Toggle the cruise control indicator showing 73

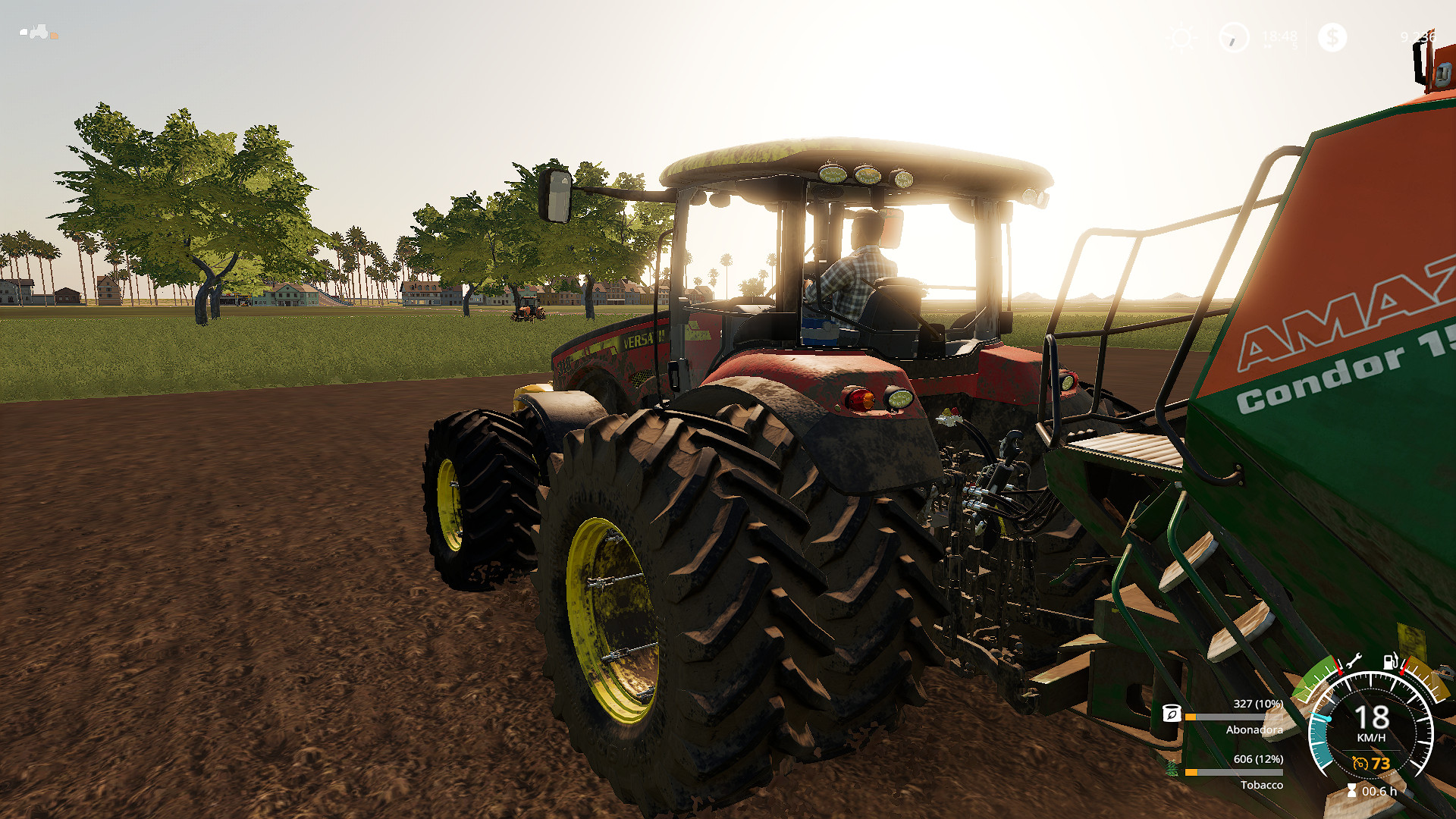(1370, 763)
